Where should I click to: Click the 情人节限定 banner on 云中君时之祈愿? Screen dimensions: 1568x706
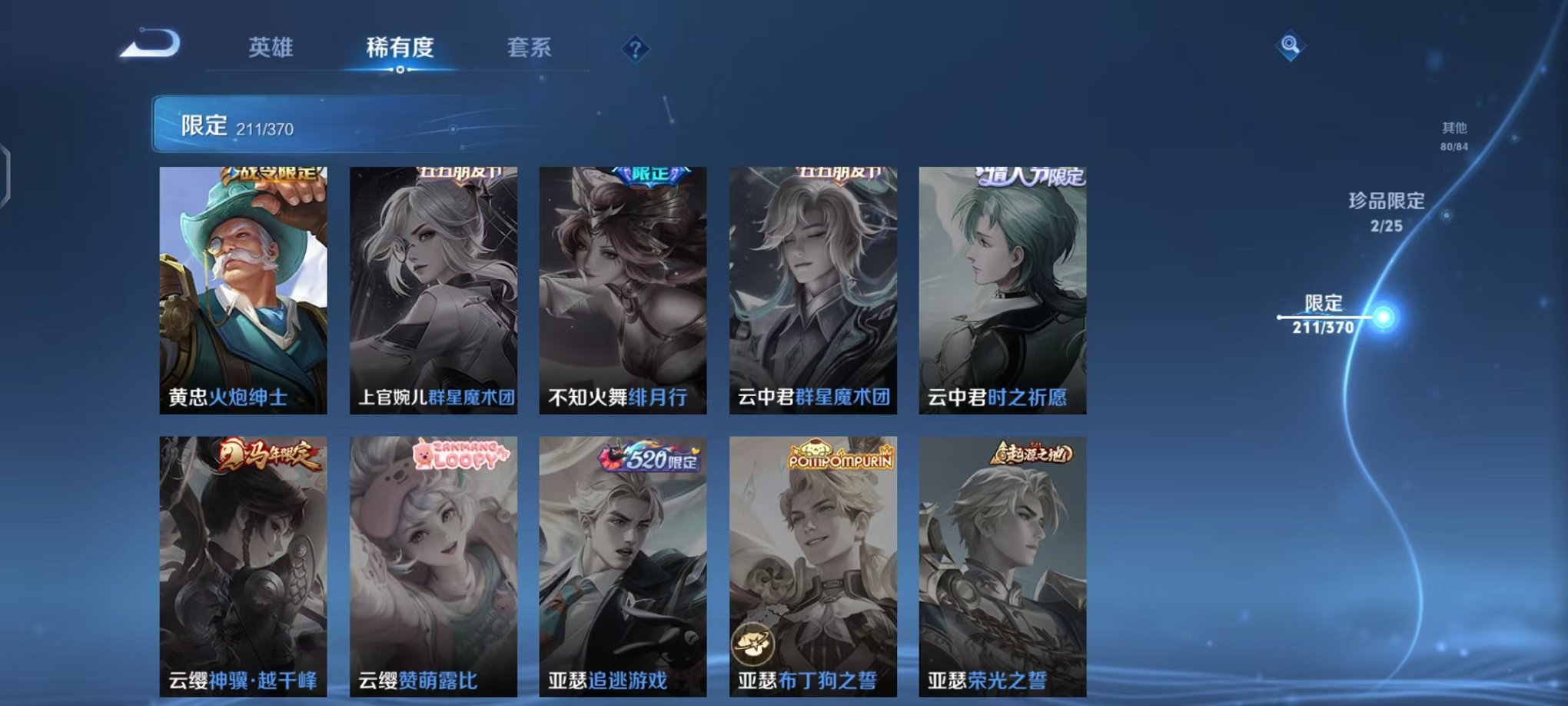[1035, 177]
